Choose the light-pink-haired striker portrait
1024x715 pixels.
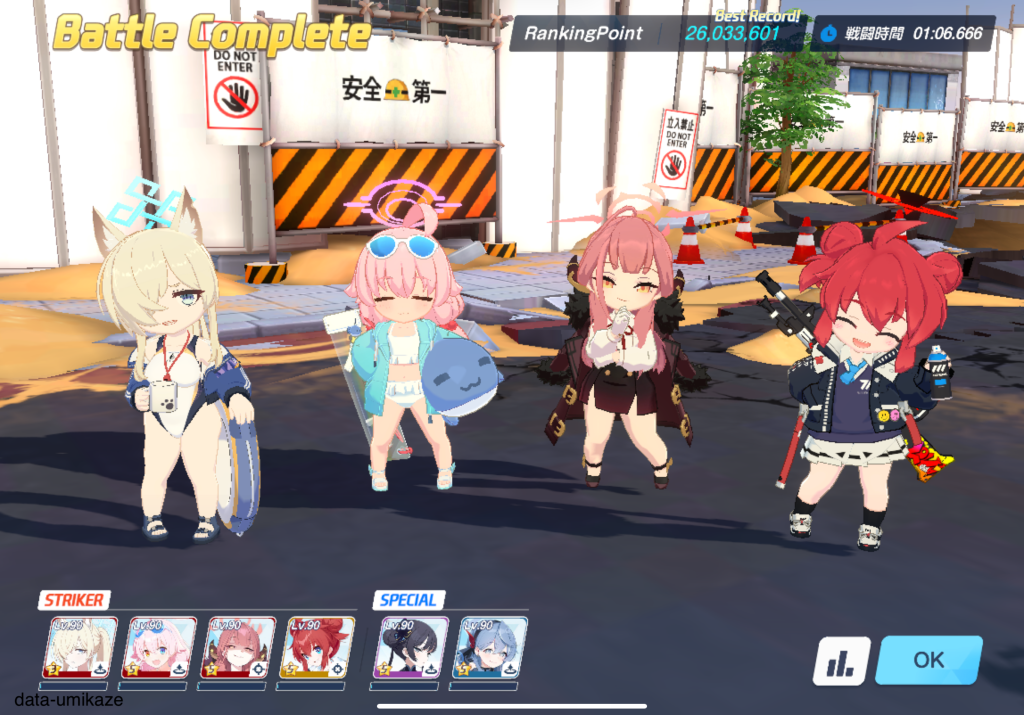(x=159, y=647)
